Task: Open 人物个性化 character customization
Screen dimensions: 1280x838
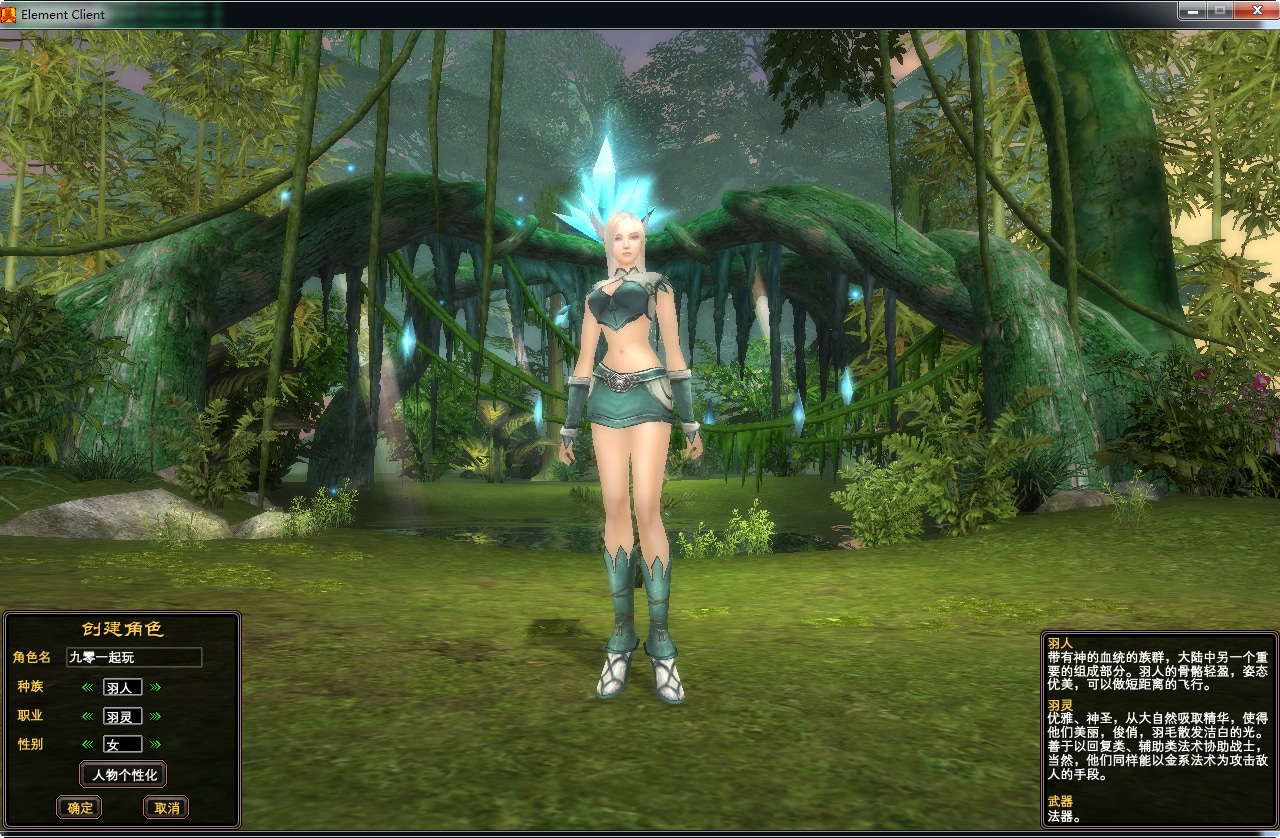Action: [124, 774]
